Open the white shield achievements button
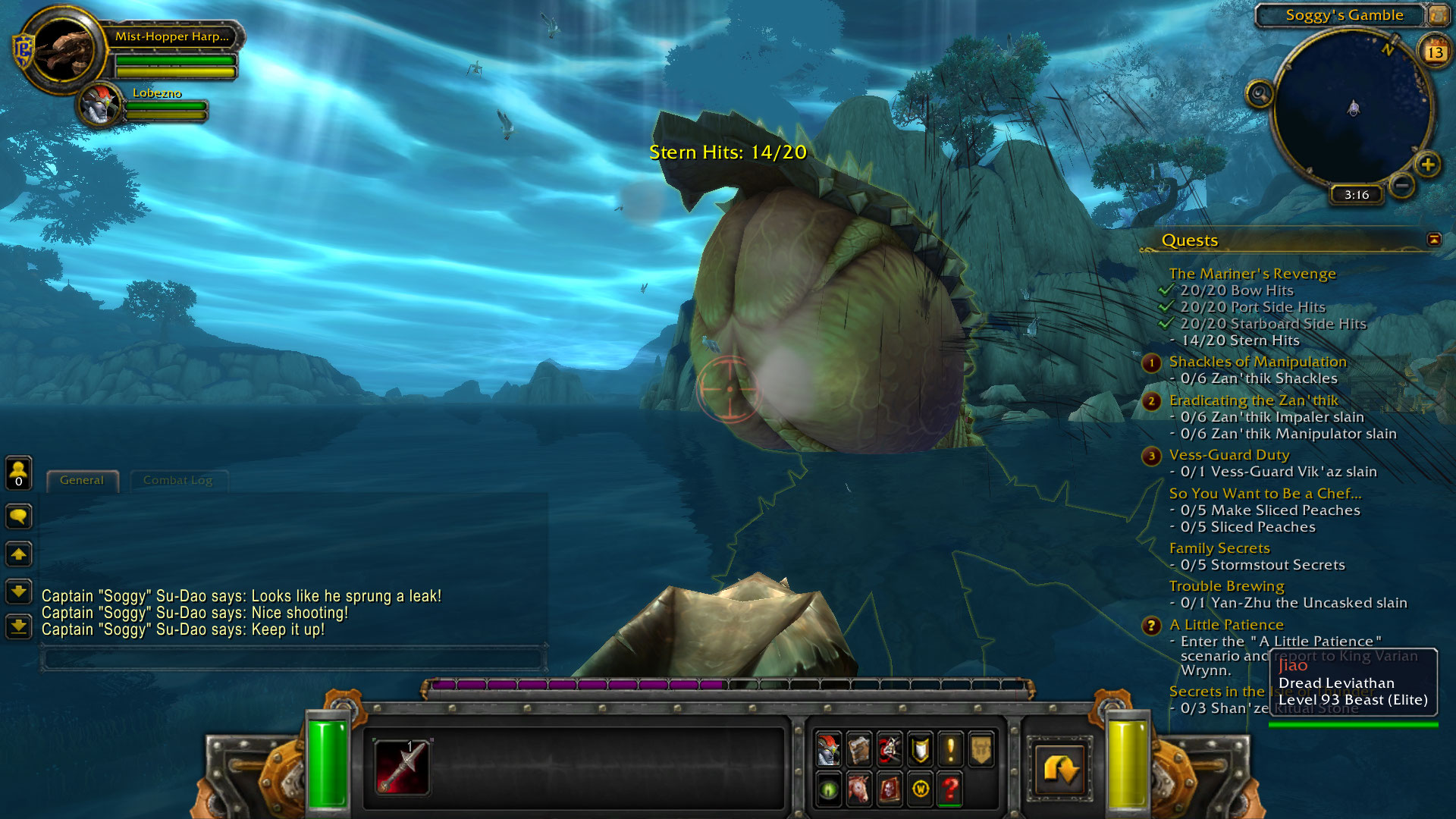1456x819 pixels. click(x=920, y=749)
